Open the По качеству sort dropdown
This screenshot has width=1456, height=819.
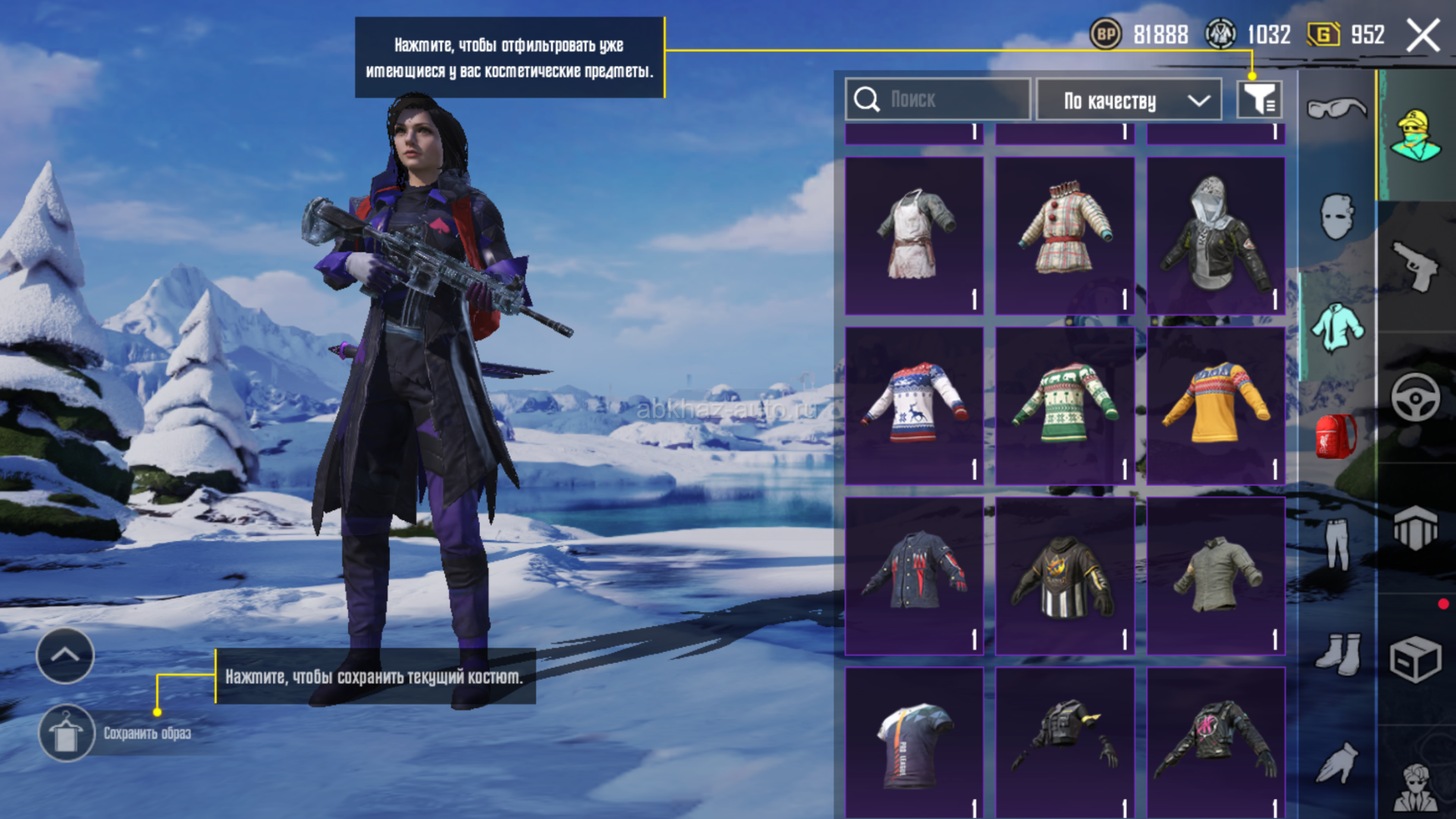coord(1128,100)
